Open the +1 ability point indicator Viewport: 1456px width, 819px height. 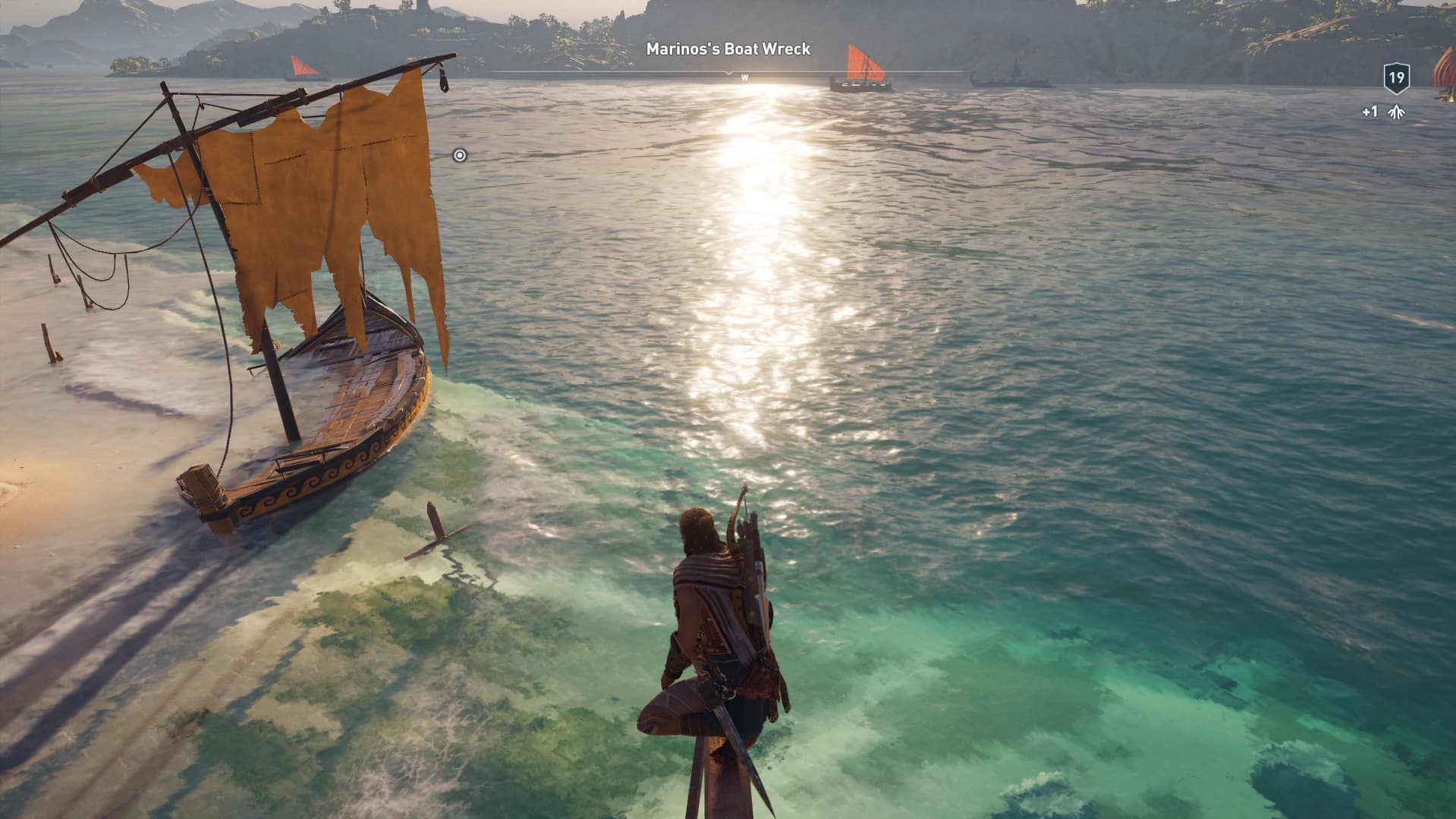point(1384,112)
